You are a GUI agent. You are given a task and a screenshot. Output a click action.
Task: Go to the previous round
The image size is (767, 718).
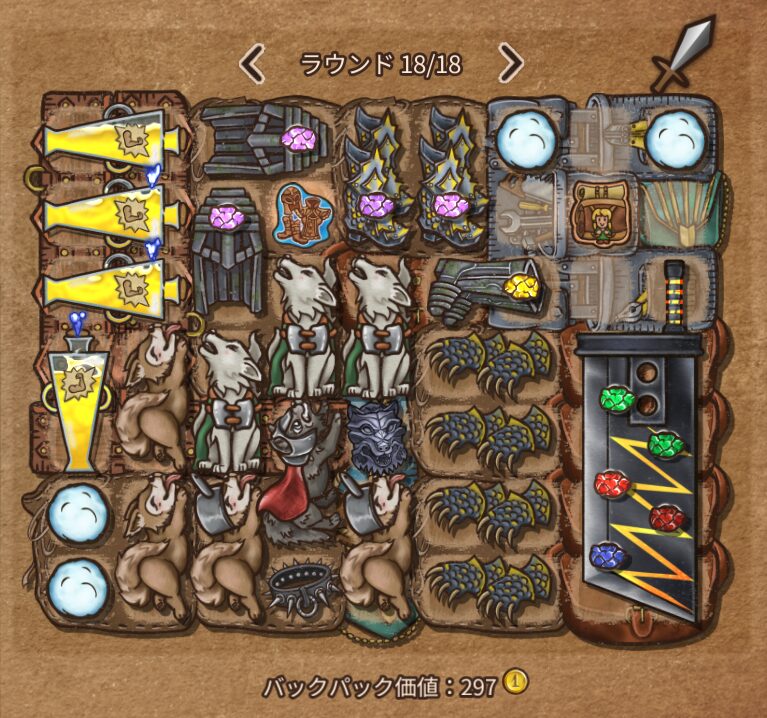point(253,64)
